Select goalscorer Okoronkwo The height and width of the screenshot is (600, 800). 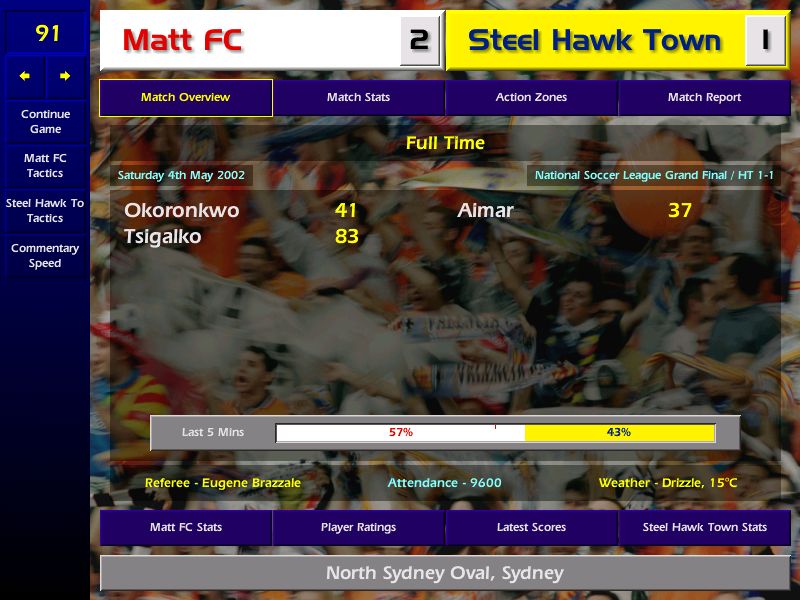coord(182,211)
